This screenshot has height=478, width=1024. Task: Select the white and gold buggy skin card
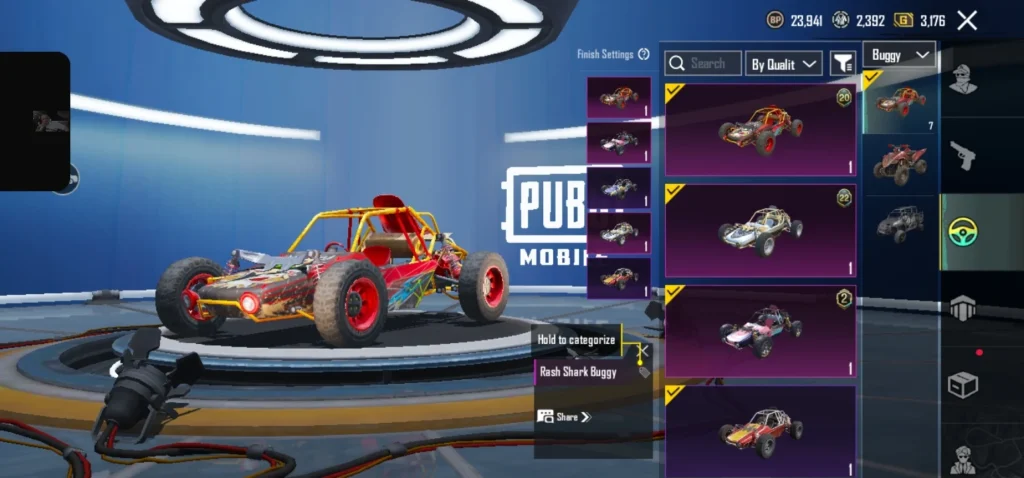(760, 230)
